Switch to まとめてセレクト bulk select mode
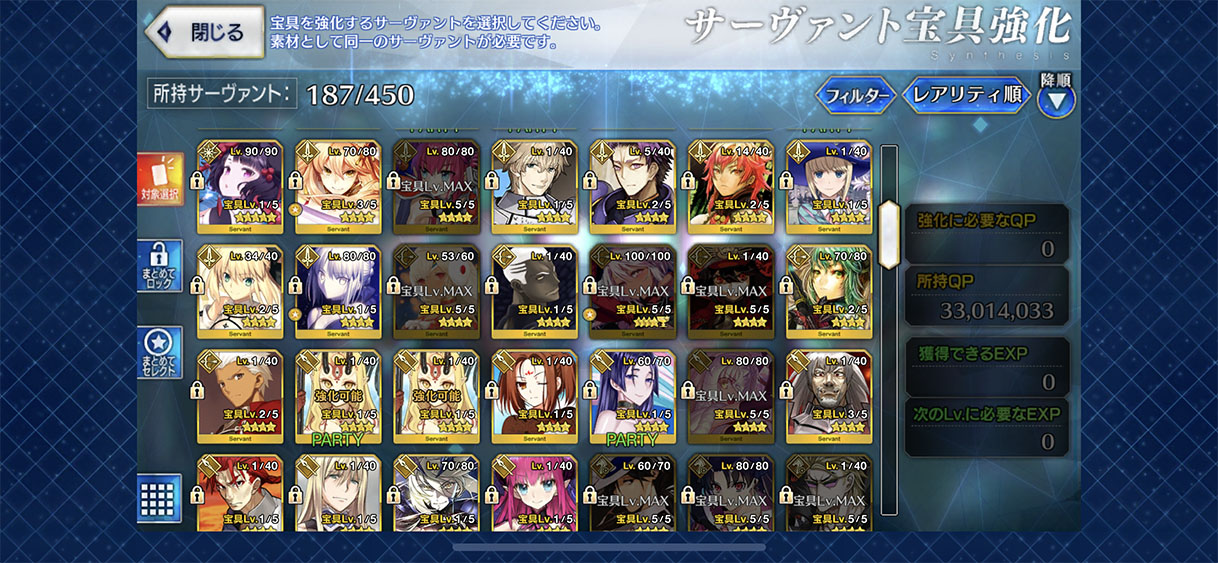 coord(160,352)
